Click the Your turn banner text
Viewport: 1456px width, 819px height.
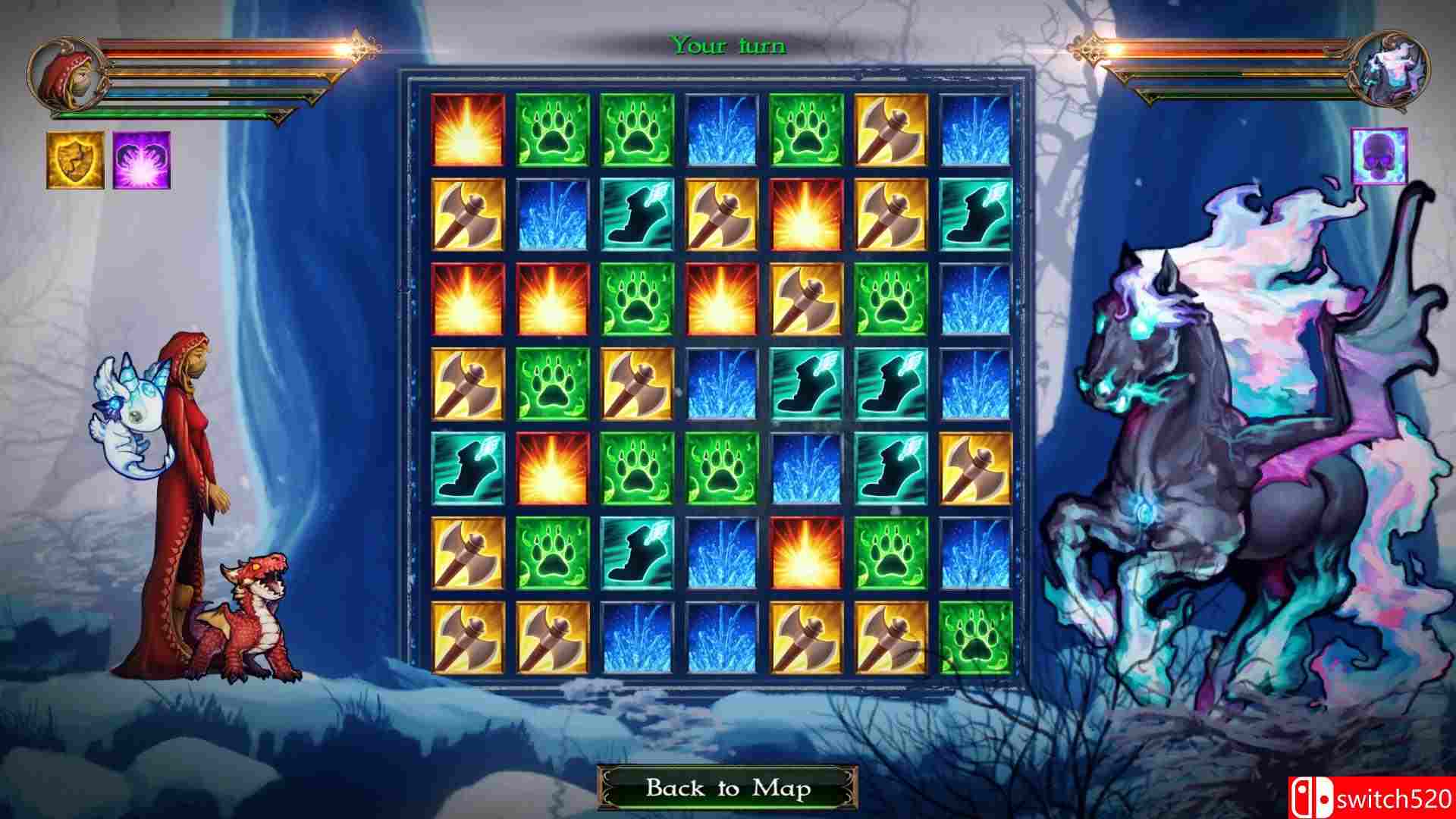(728, 45)
